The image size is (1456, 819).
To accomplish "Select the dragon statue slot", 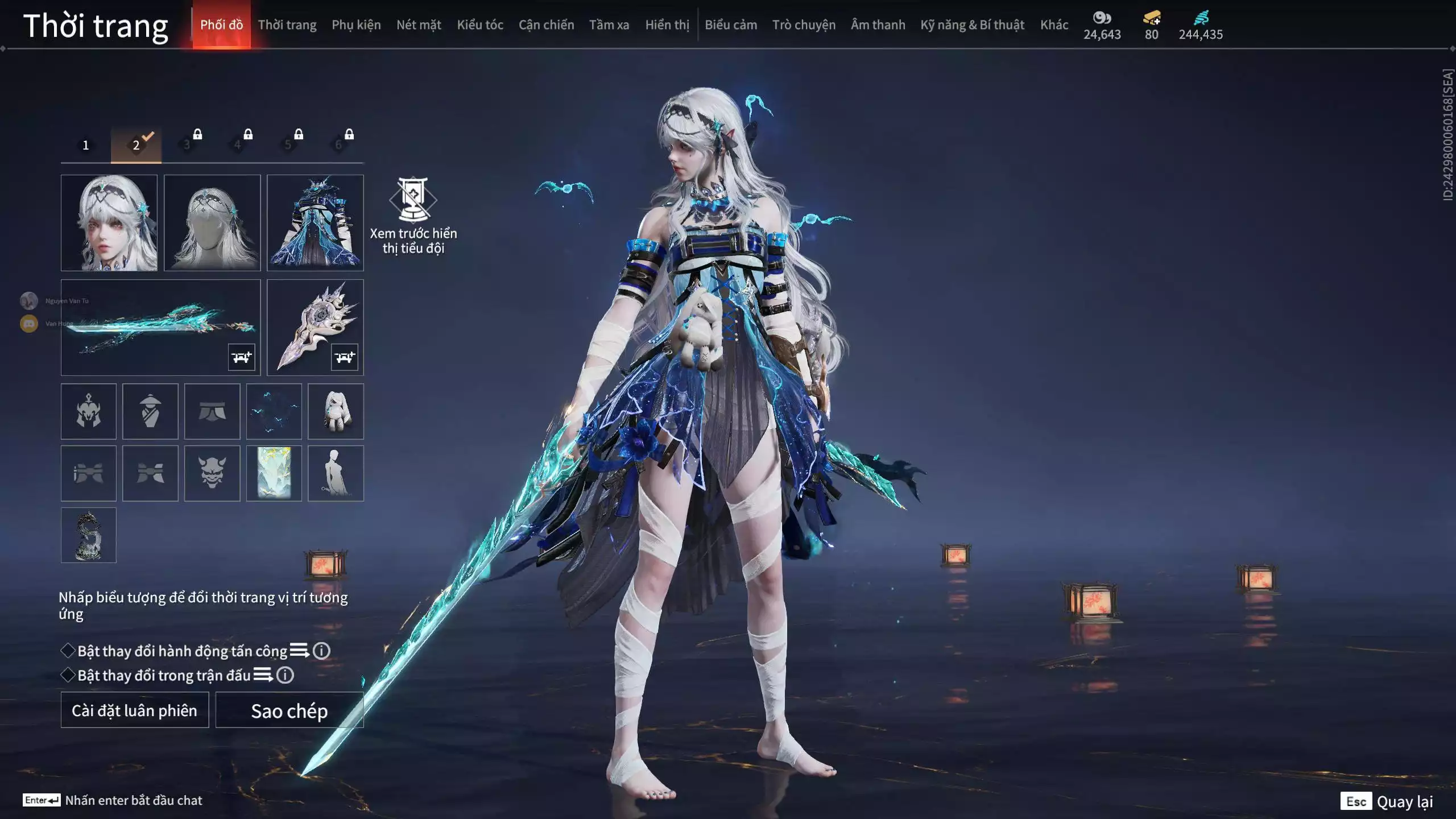I will coord(89,535).
